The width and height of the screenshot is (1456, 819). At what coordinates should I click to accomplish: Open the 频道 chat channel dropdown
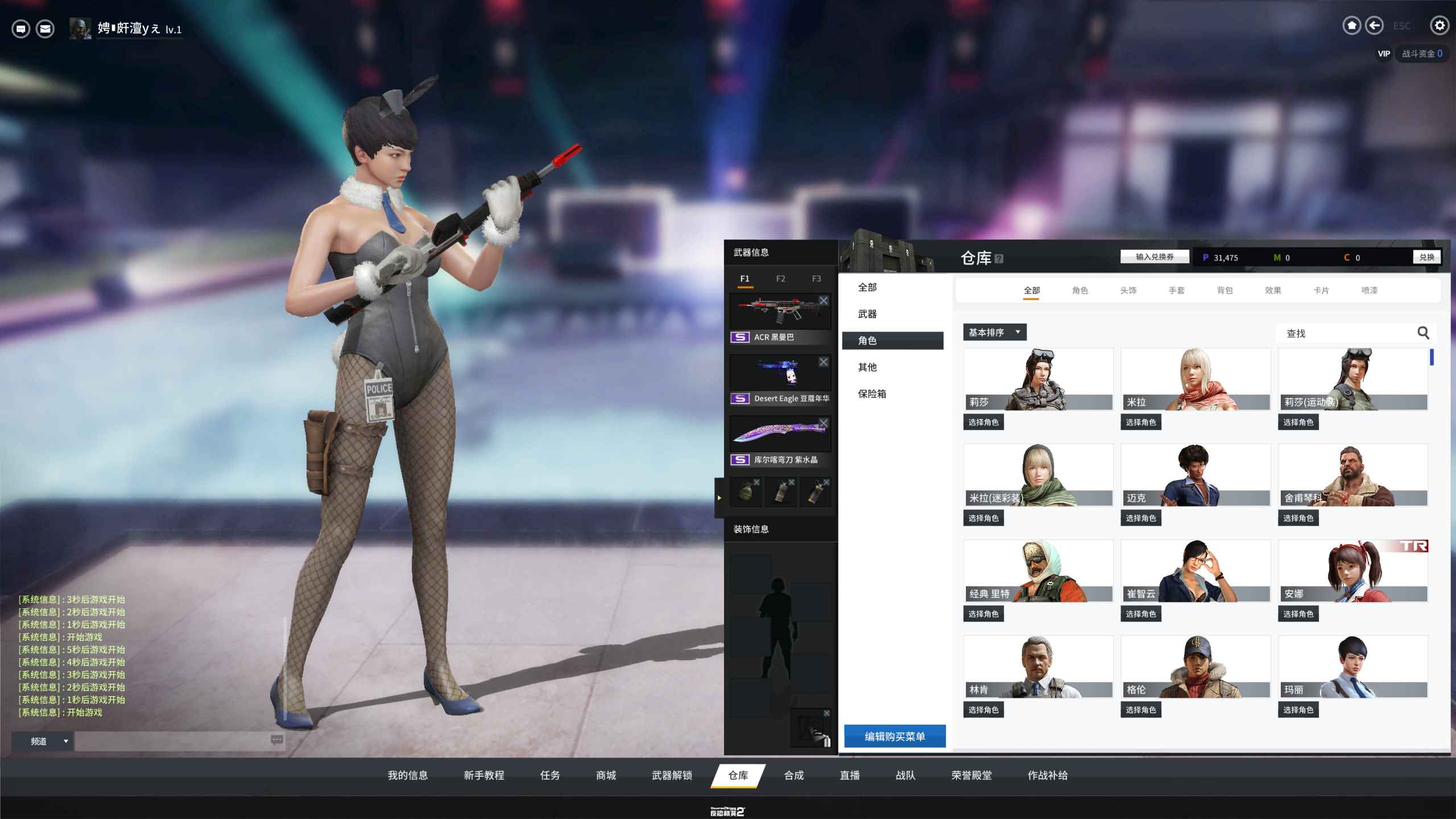click(43, 741)
